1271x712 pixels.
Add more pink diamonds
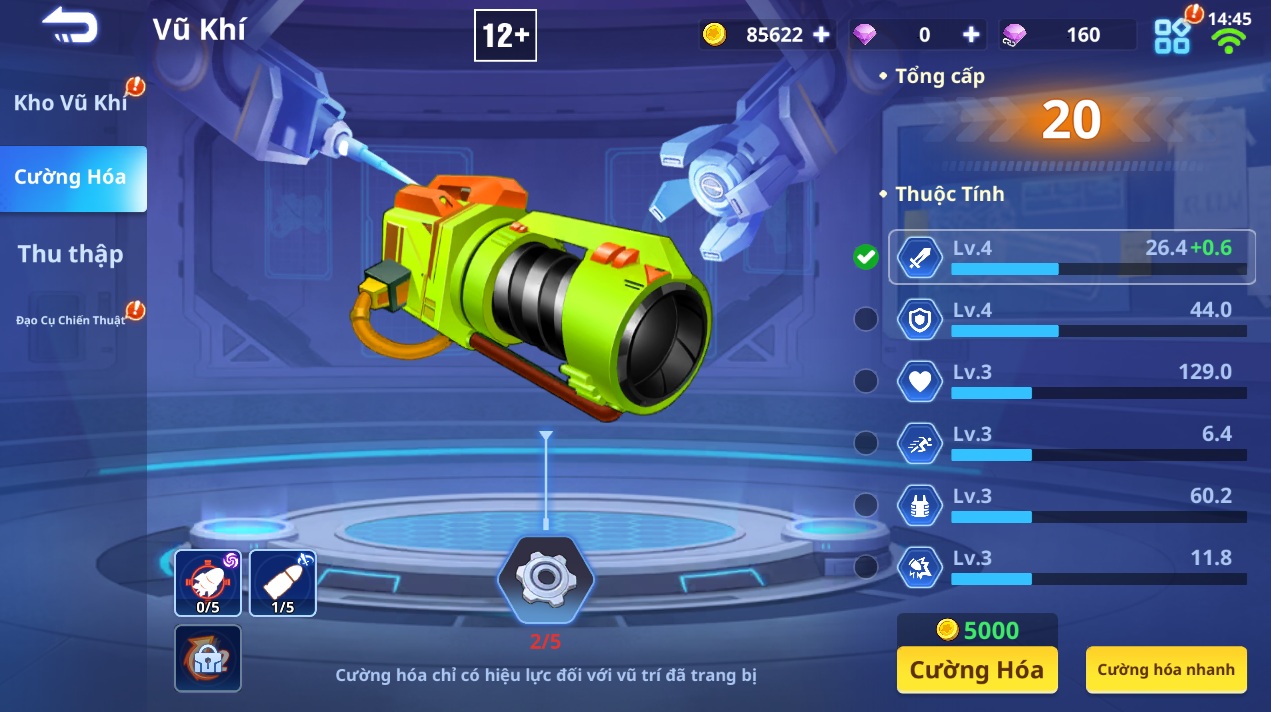[970, 35]
